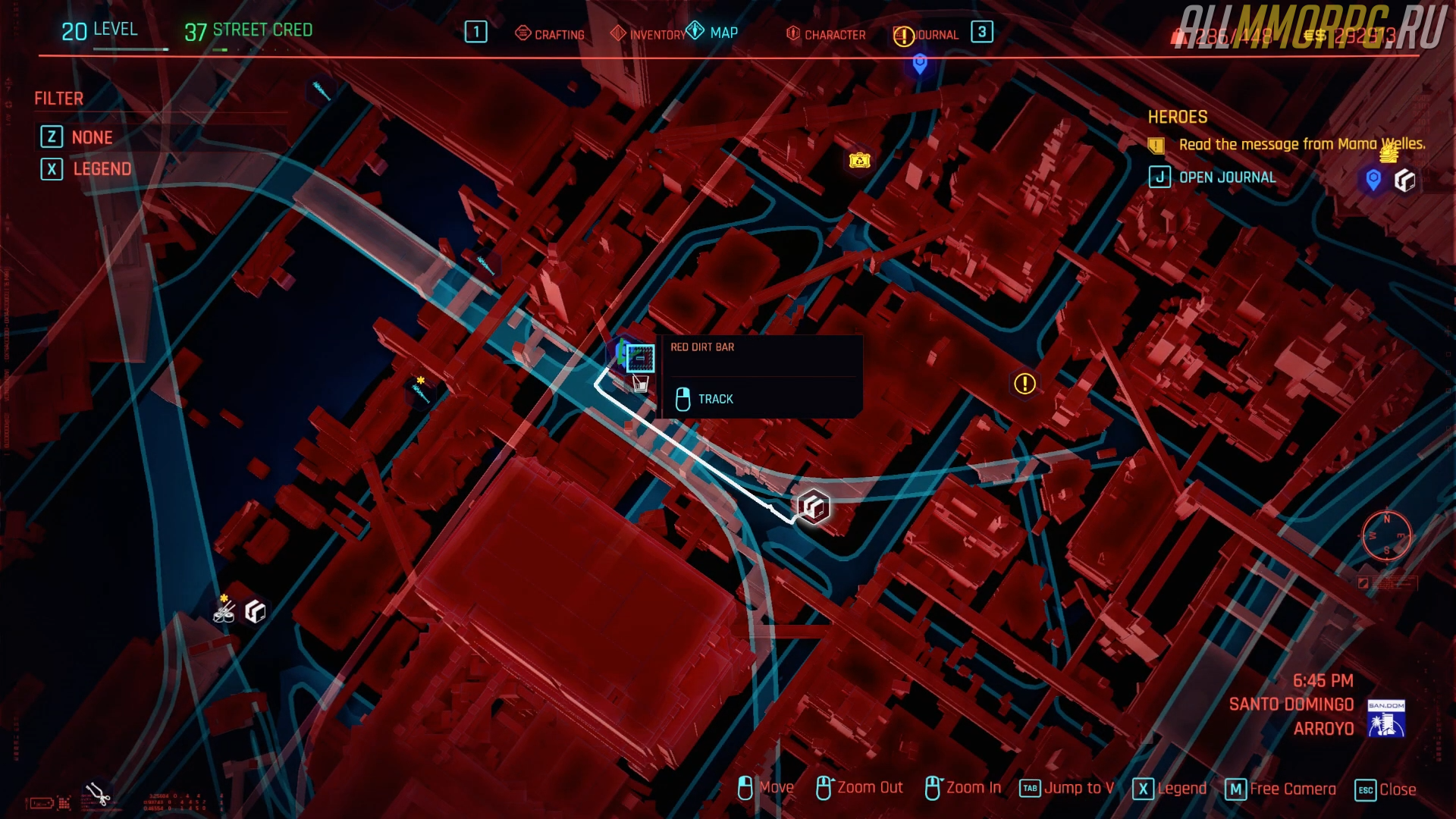Click the yellow exclamation quest marker on map
1456x819 pixels.
pyautogui.click(x=1025, y=384)
